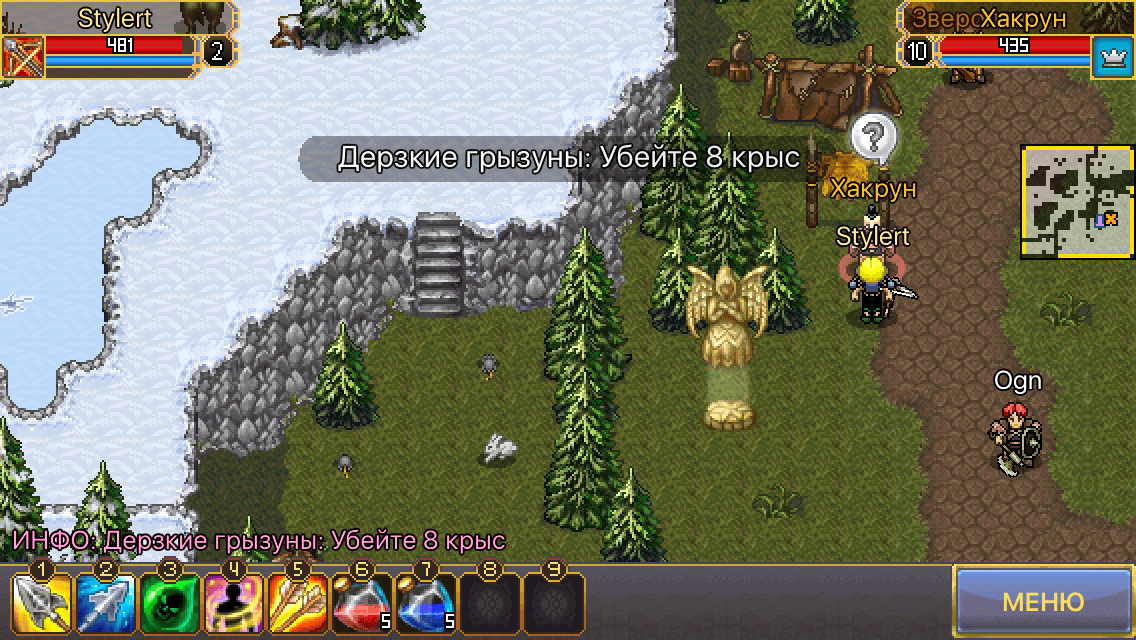Click the pink ИНФО chat message line
The width and height of the screenshot is (1136, 640).
pyautogui.click(x=258, y=541)
